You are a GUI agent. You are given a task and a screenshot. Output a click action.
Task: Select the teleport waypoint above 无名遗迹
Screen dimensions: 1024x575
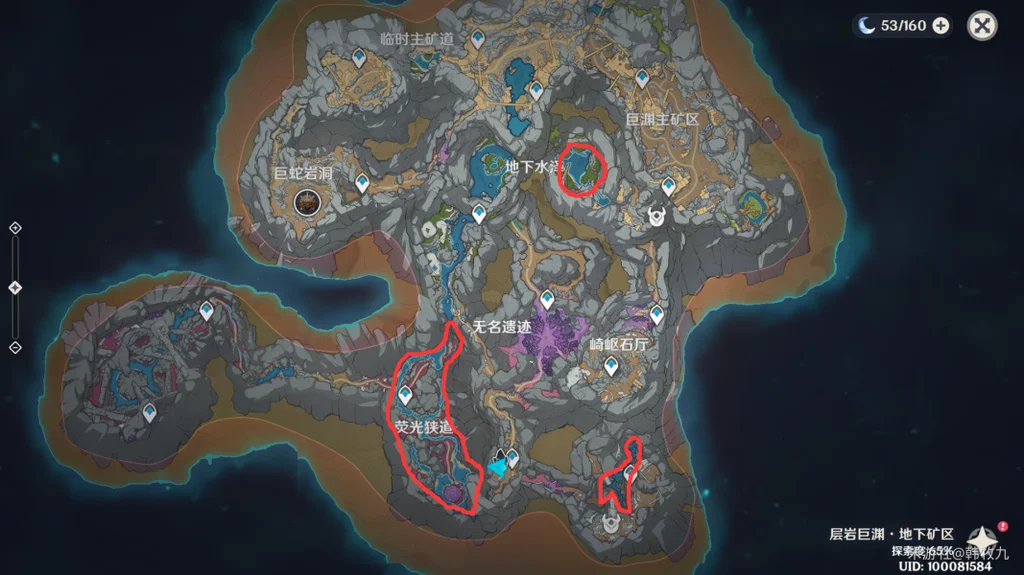pos(547,298)
